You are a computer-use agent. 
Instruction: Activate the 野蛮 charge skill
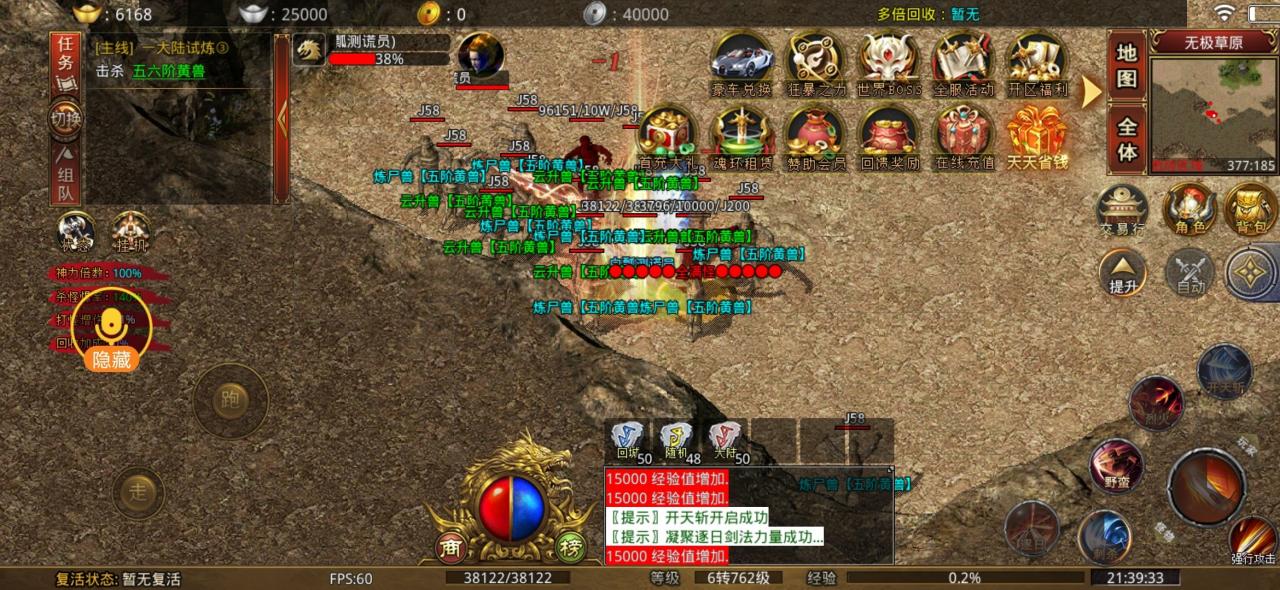pyautogui.click(x=1116, y=467)
